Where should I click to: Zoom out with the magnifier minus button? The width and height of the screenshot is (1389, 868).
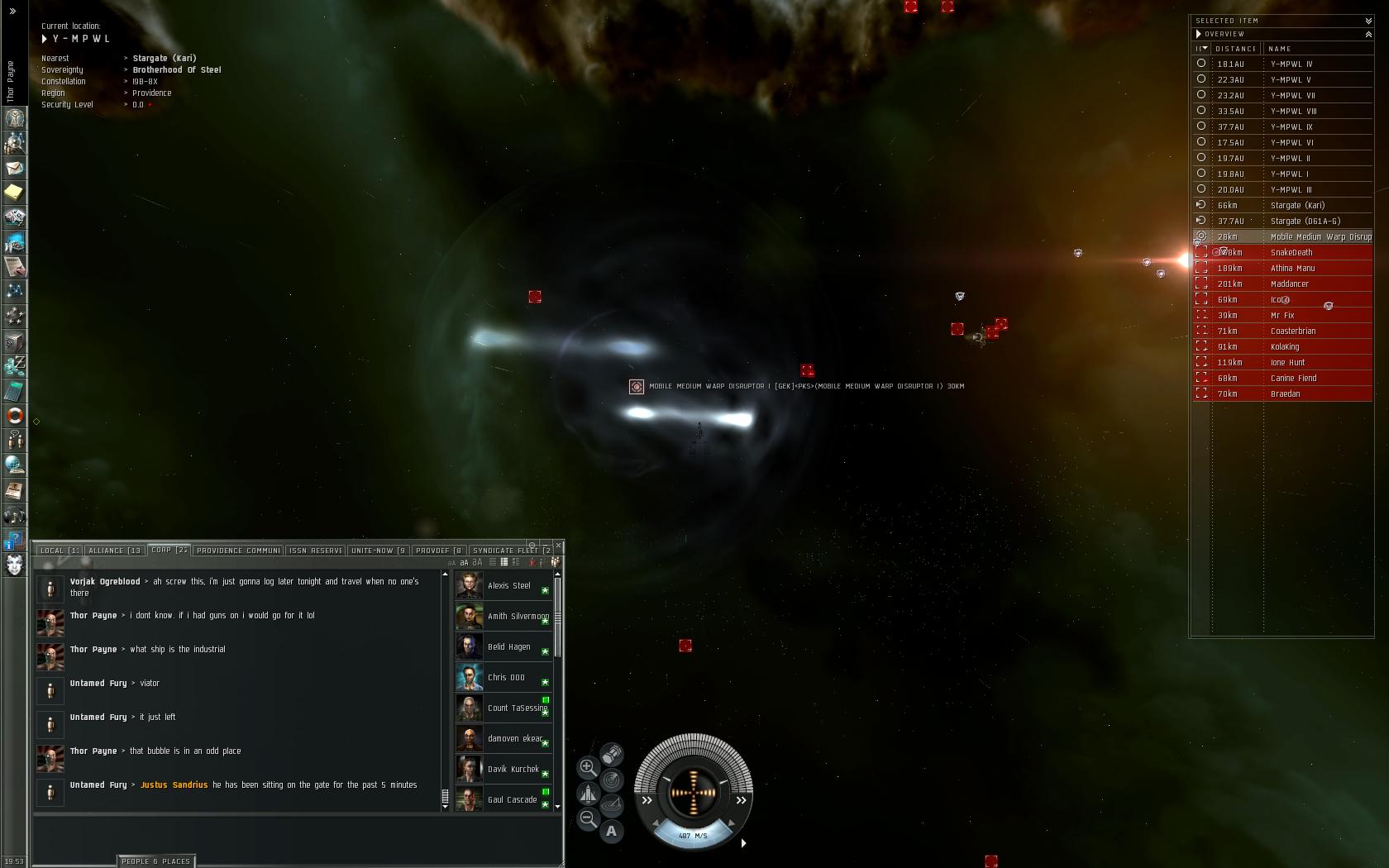(x=588, y=818)
